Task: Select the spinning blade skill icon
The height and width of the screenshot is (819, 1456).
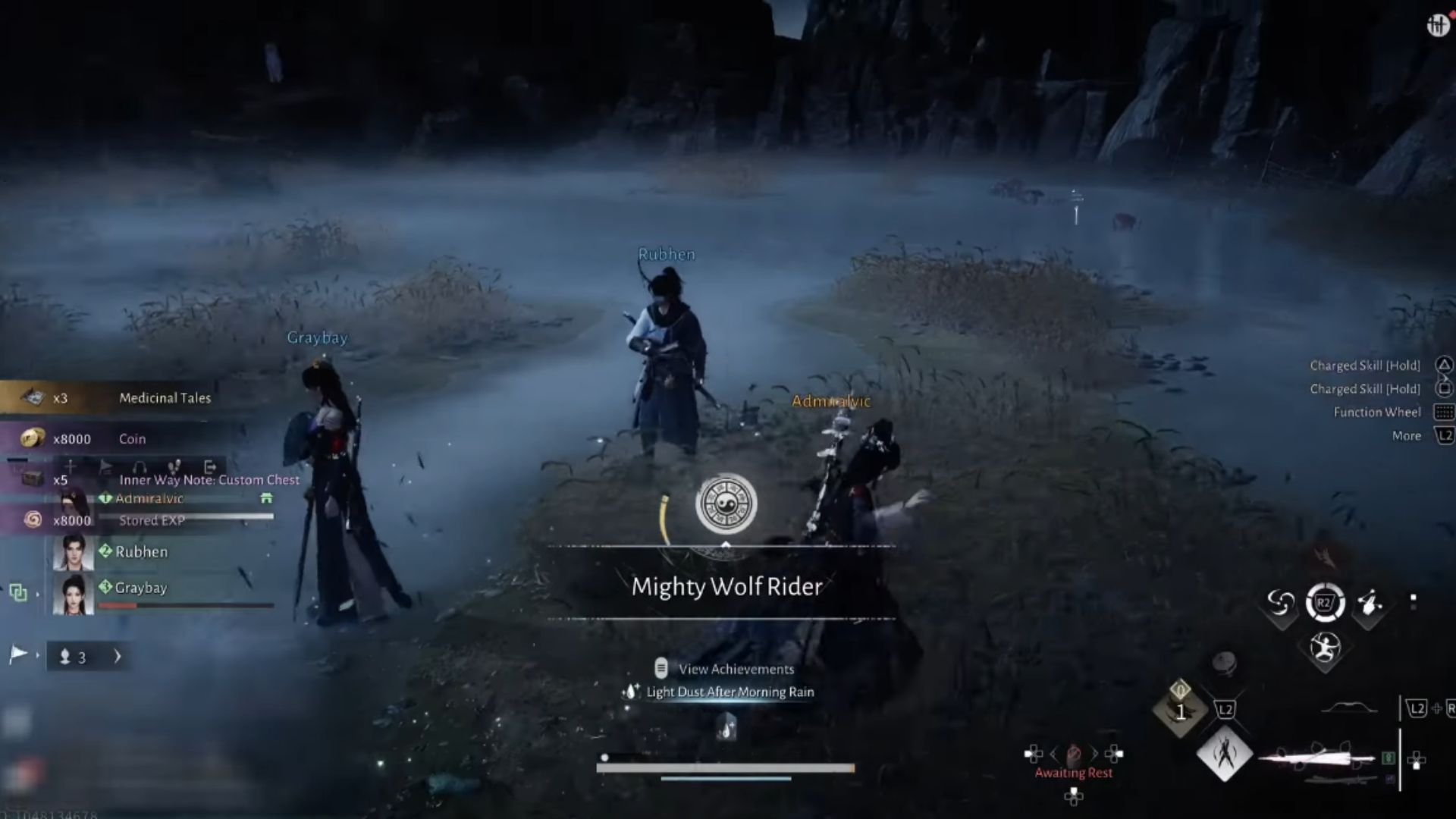Action: click(x=1280, y=603)
